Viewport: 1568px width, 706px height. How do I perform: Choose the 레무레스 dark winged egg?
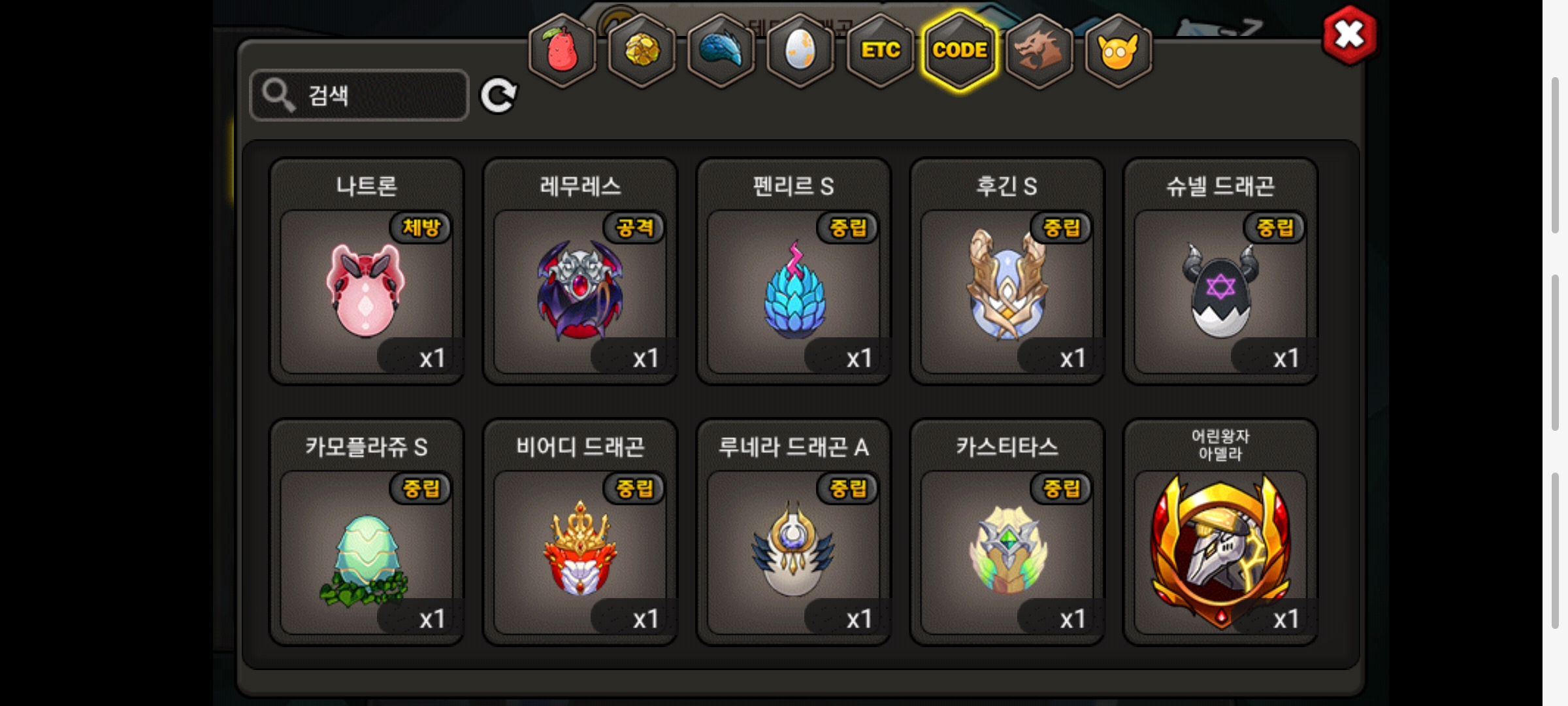click(x=580, y=290)
